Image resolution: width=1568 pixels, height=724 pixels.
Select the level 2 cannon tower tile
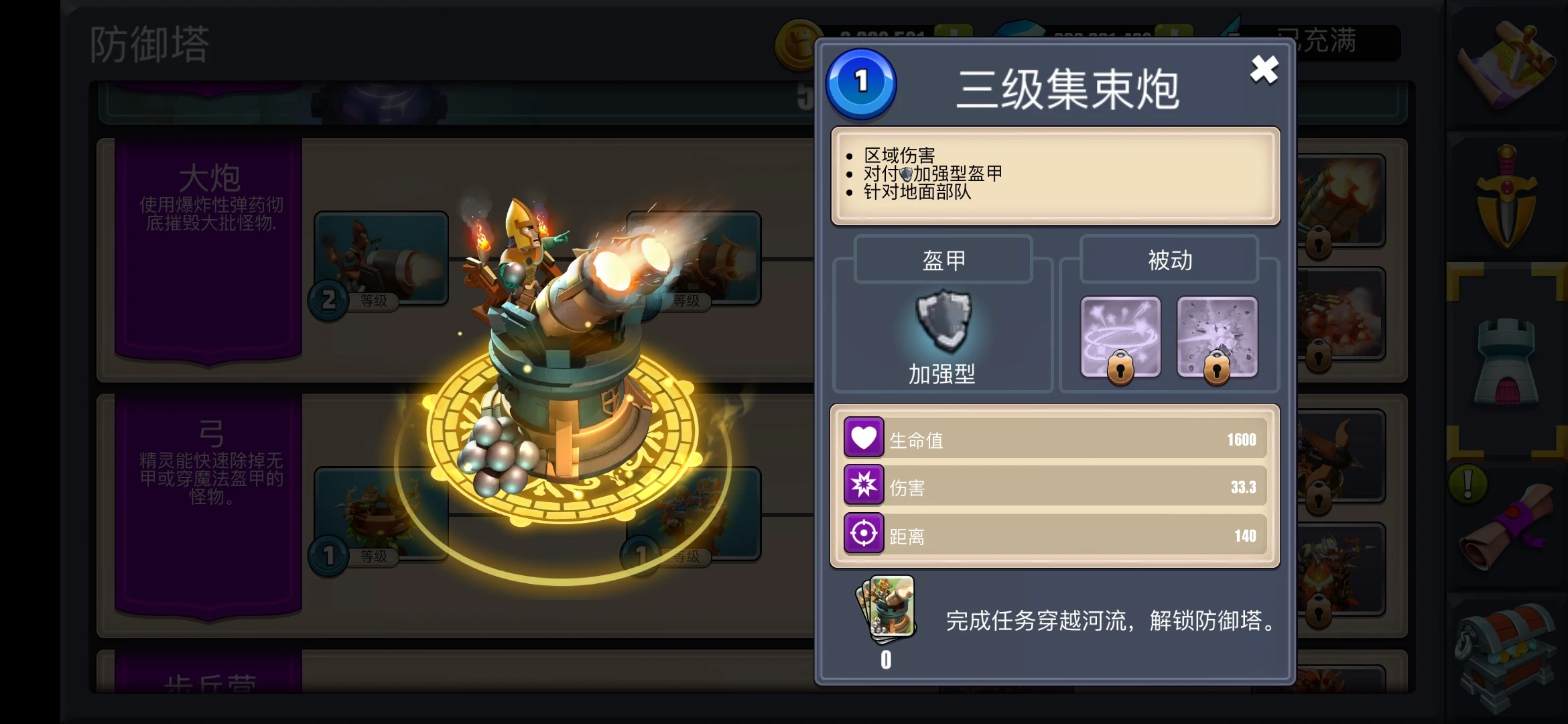381,259
